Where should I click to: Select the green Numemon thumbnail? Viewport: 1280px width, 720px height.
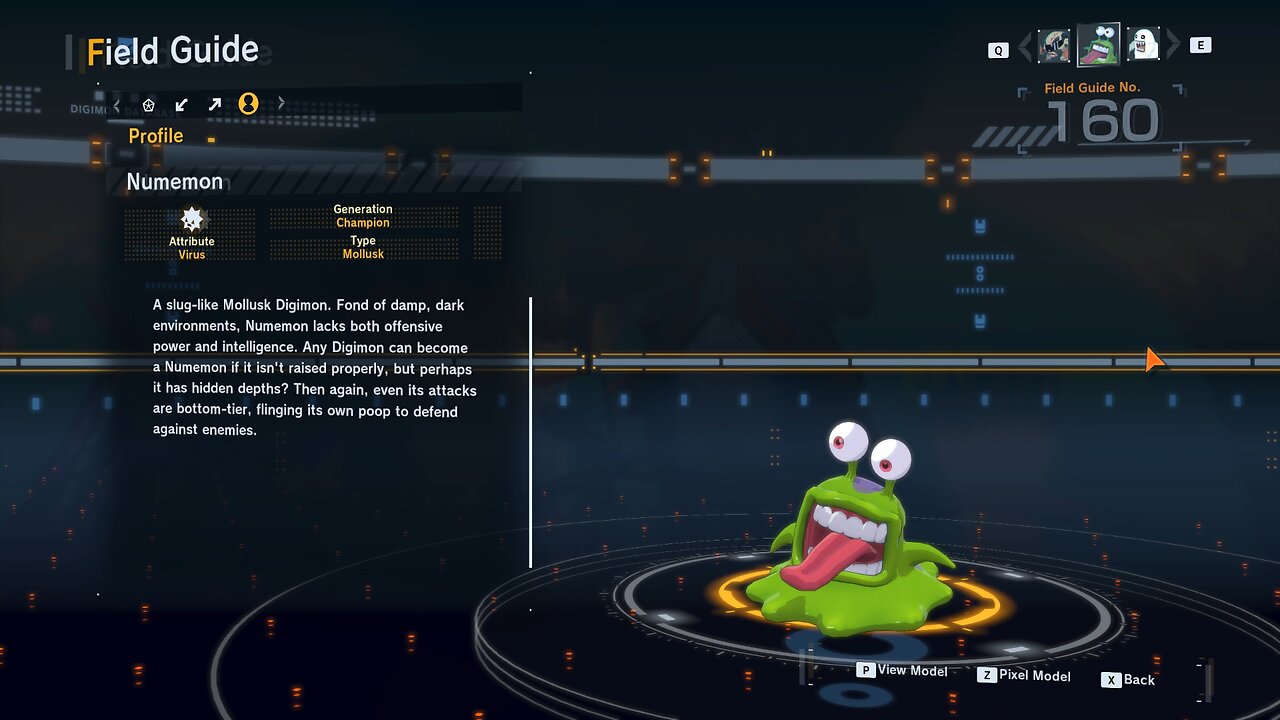(x=1098, y=45)
